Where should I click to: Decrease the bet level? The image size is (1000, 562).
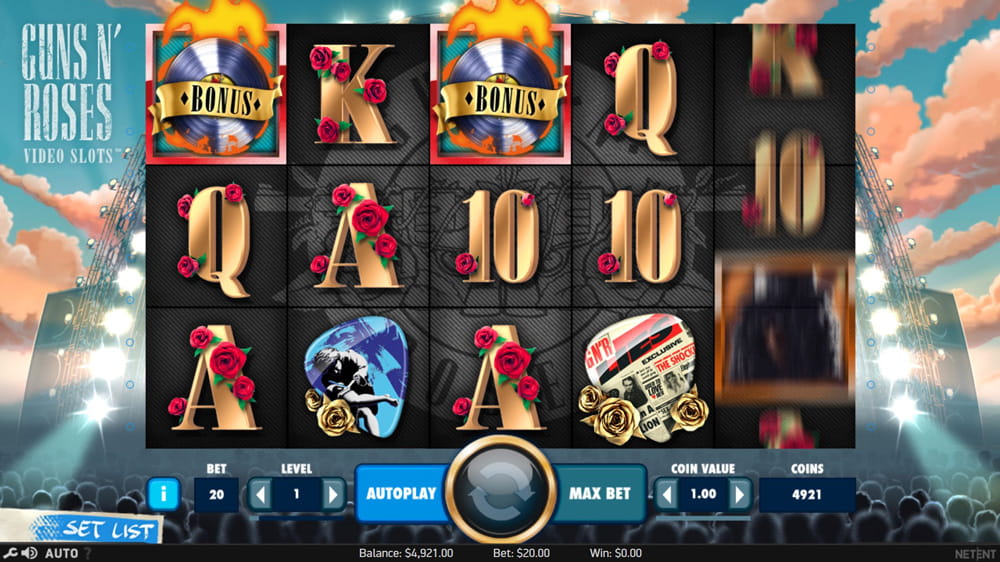[x=260, y=494]
